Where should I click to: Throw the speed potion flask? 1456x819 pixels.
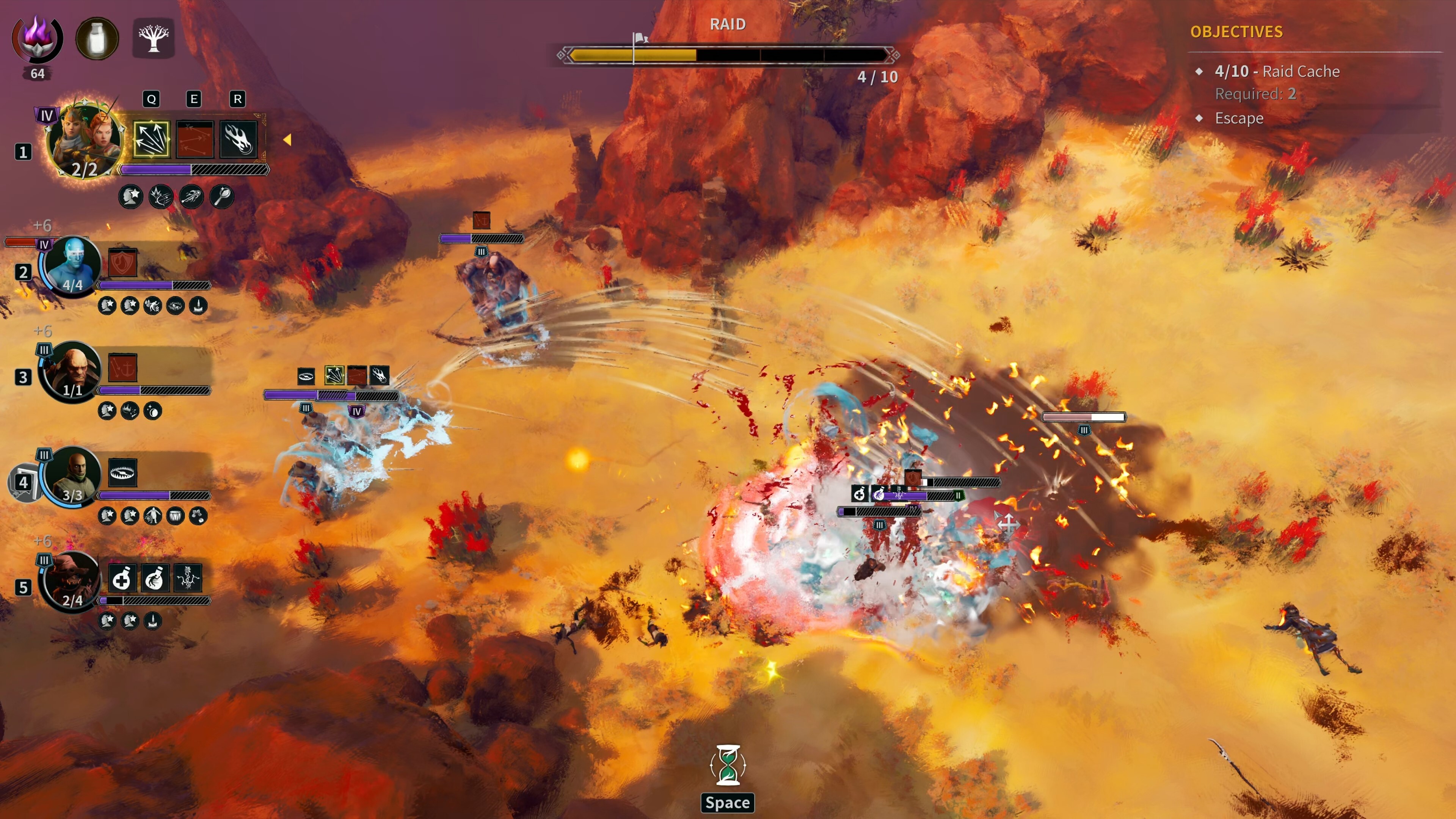(154, 577)
